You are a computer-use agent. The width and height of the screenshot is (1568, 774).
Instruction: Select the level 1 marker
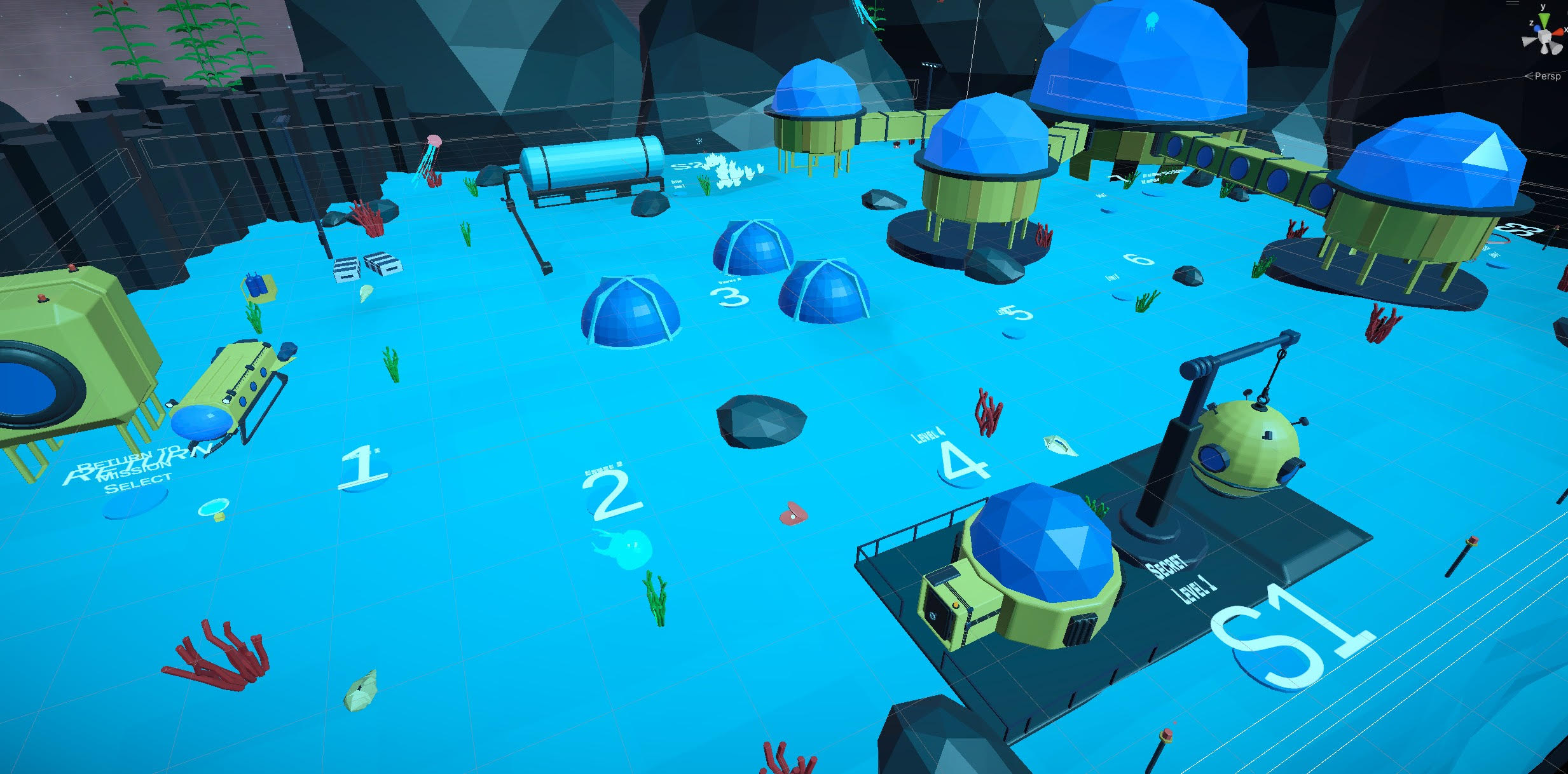[x=362, y=468]
